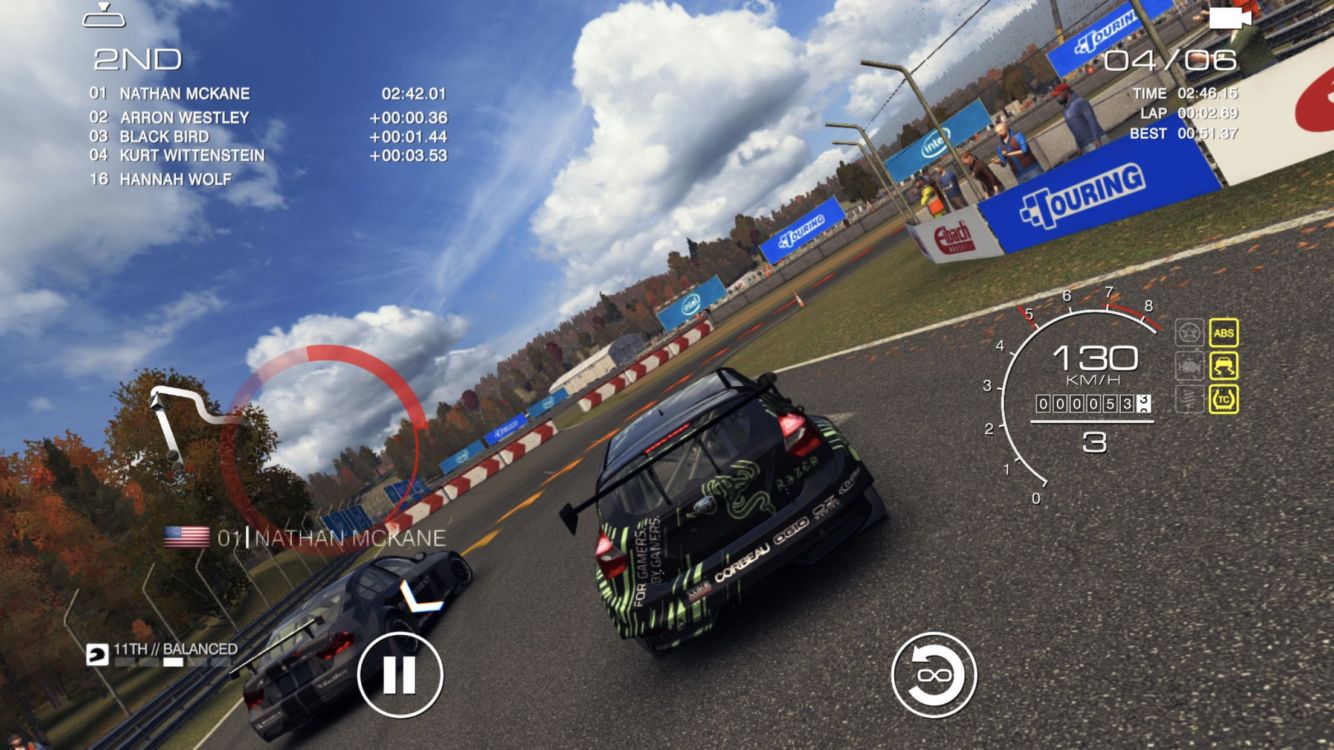
Task: Switch camera view with the camera icon
Action: pyautogui.click(x=1229, y=18)
